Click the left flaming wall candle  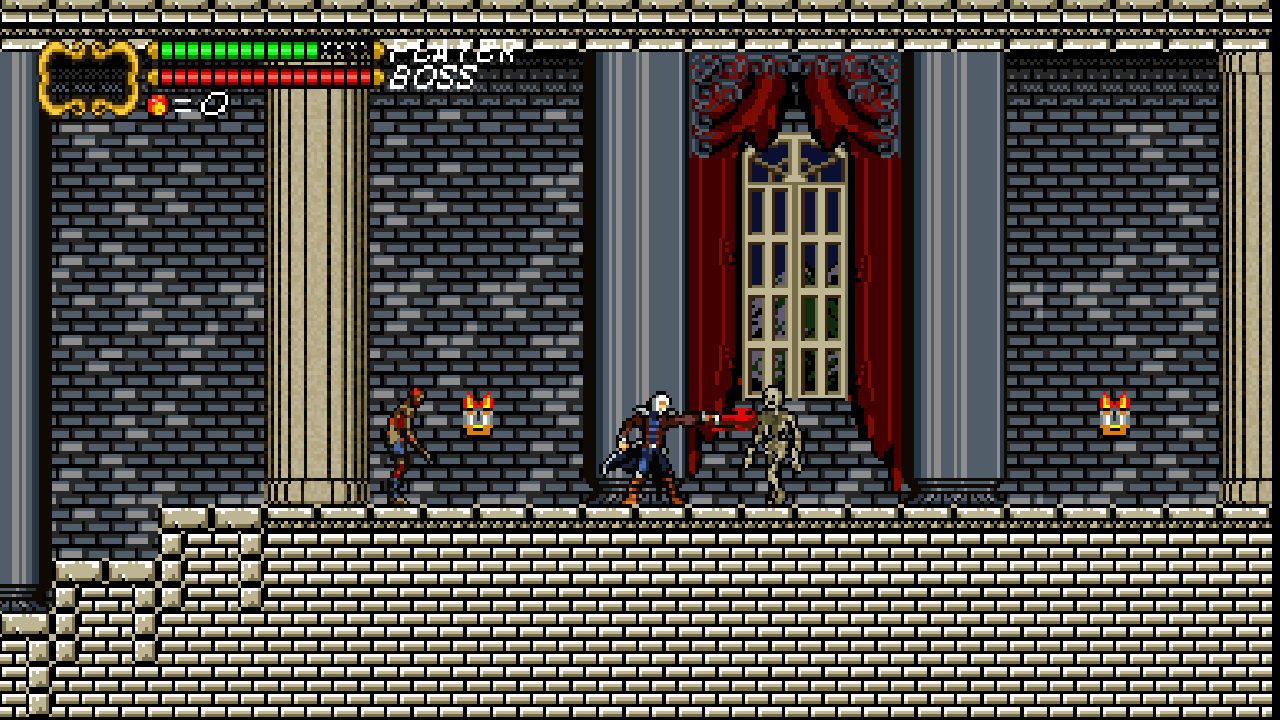[479, 415]
